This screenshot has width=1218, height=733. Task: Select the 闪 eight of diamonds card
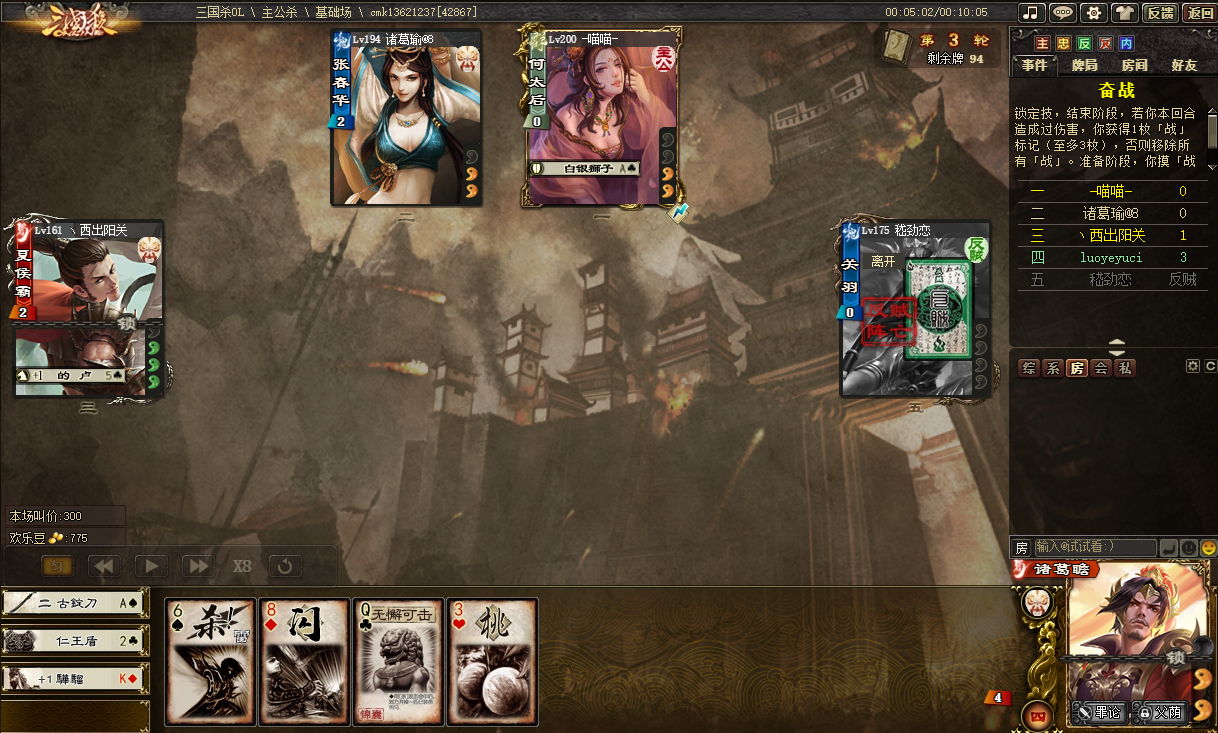pyautogui.click(x=304, y=661)
